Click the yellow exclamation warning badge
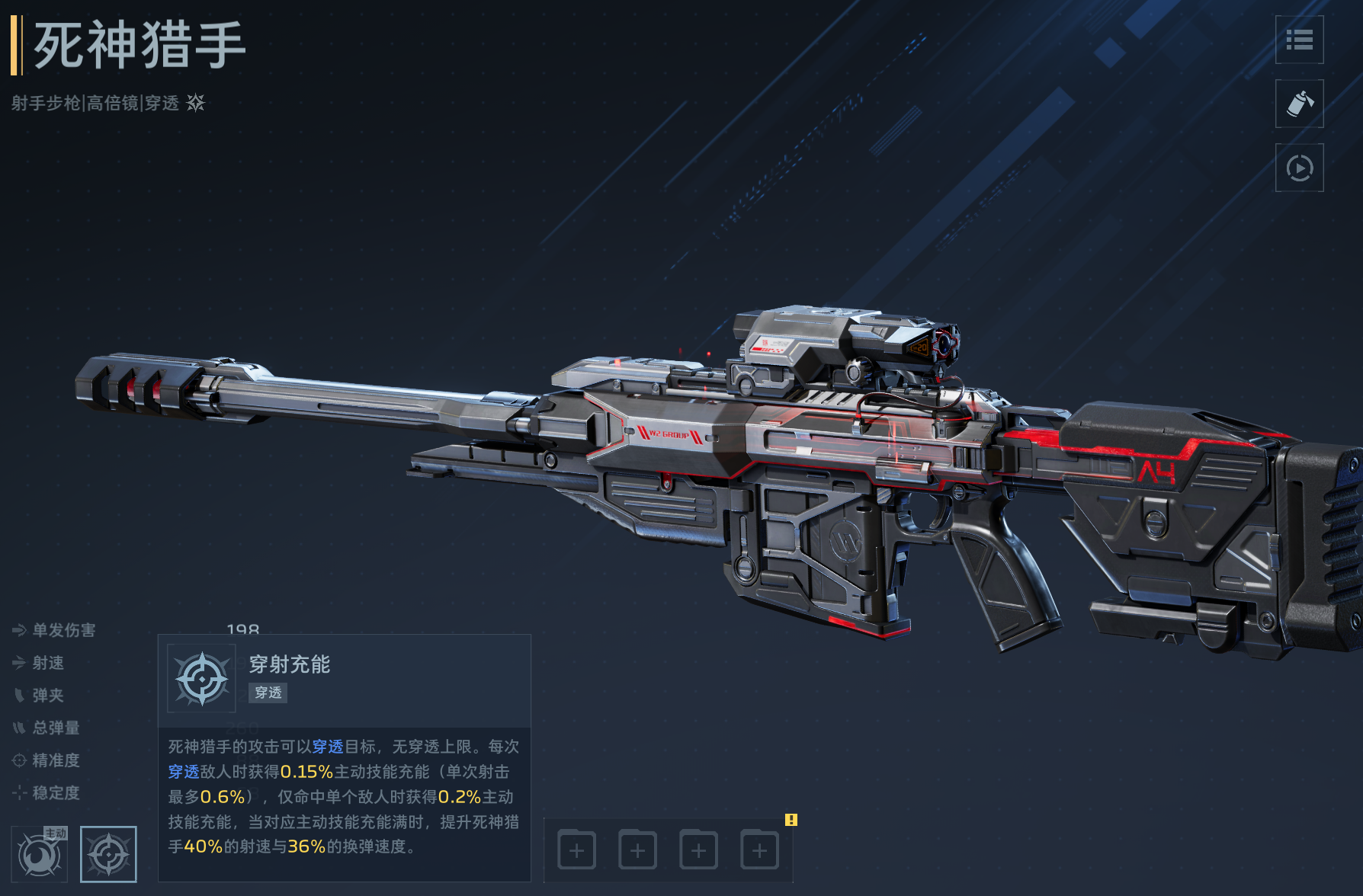Image resolution: width=1363 pixels, height=896 pixels. coord(791,820)
